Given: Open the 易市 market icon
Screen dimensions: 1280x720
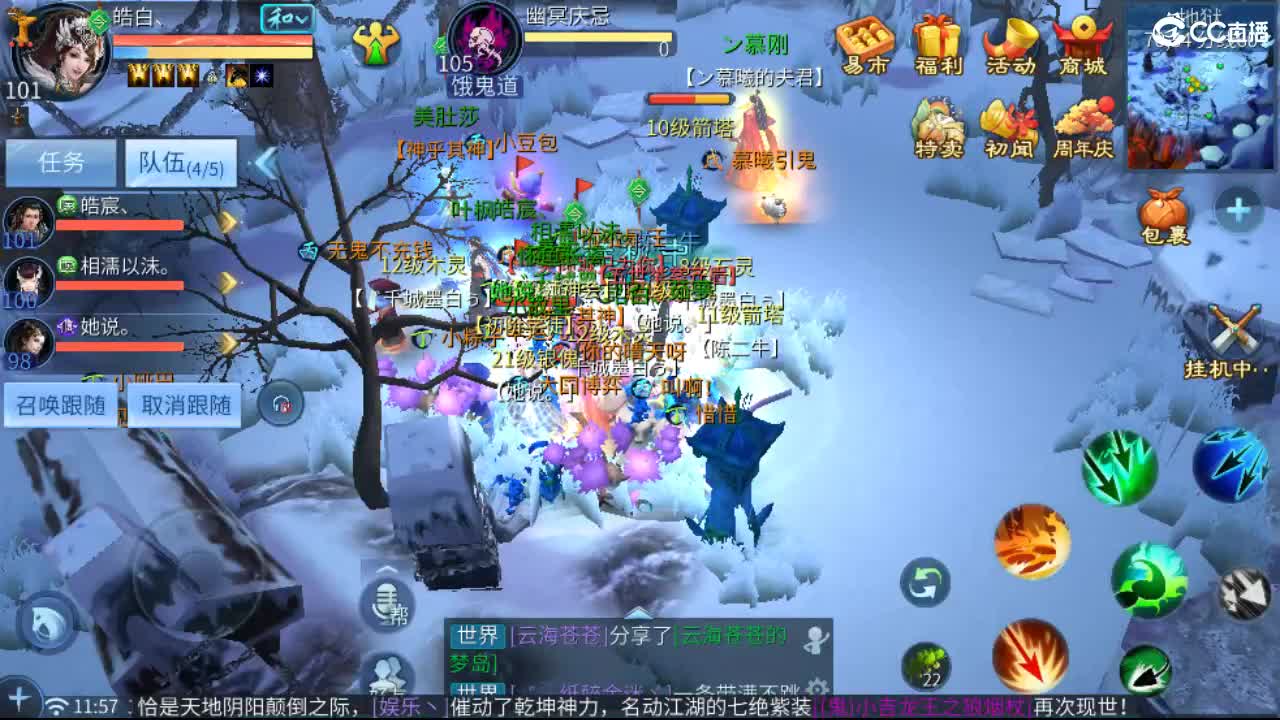Looking at the screenshot, I should coord(866,40).
